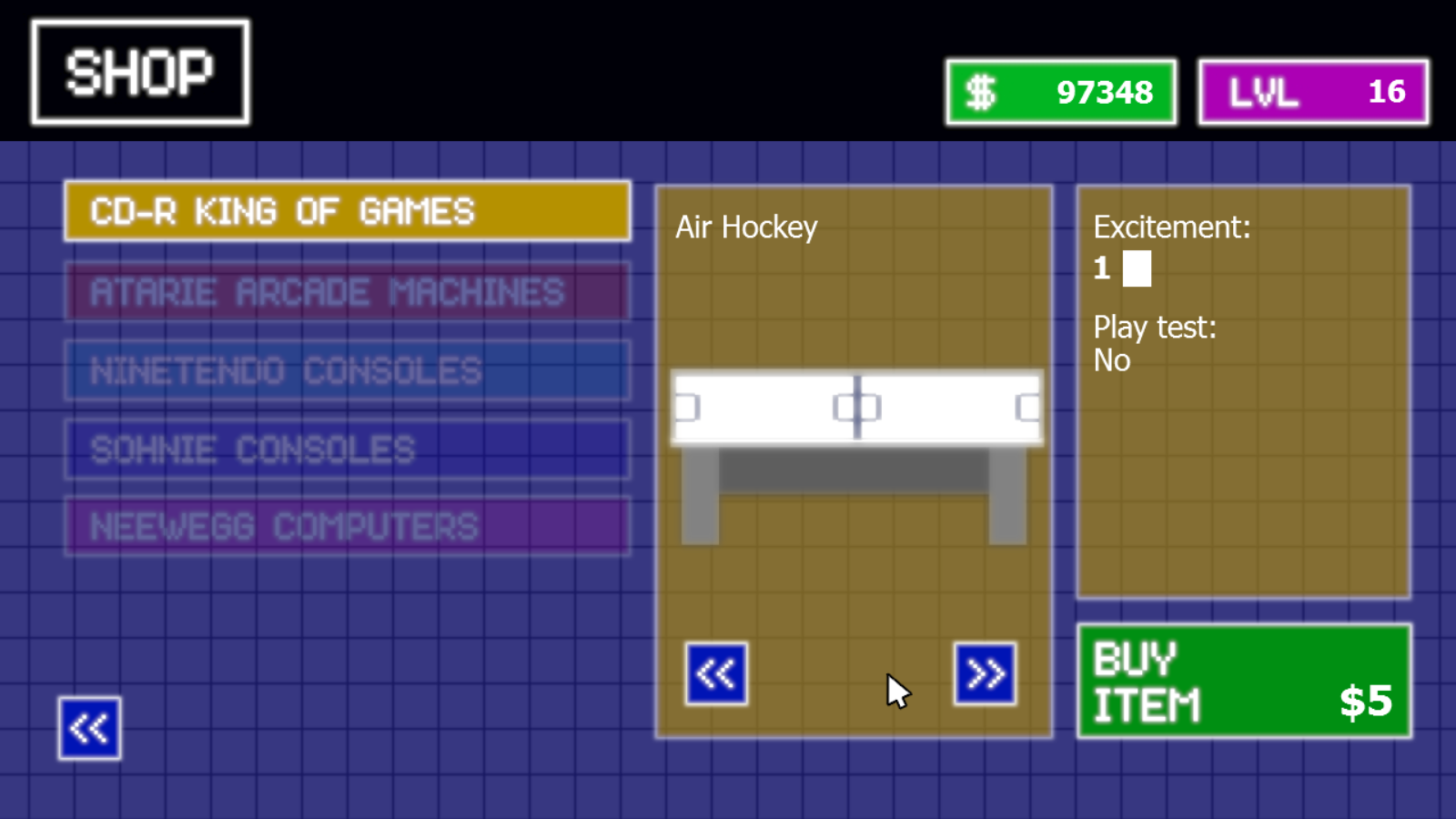Collapse the shop via the lower-left double chevron
Screen dimensions: 1456x819
click(88, 728)
